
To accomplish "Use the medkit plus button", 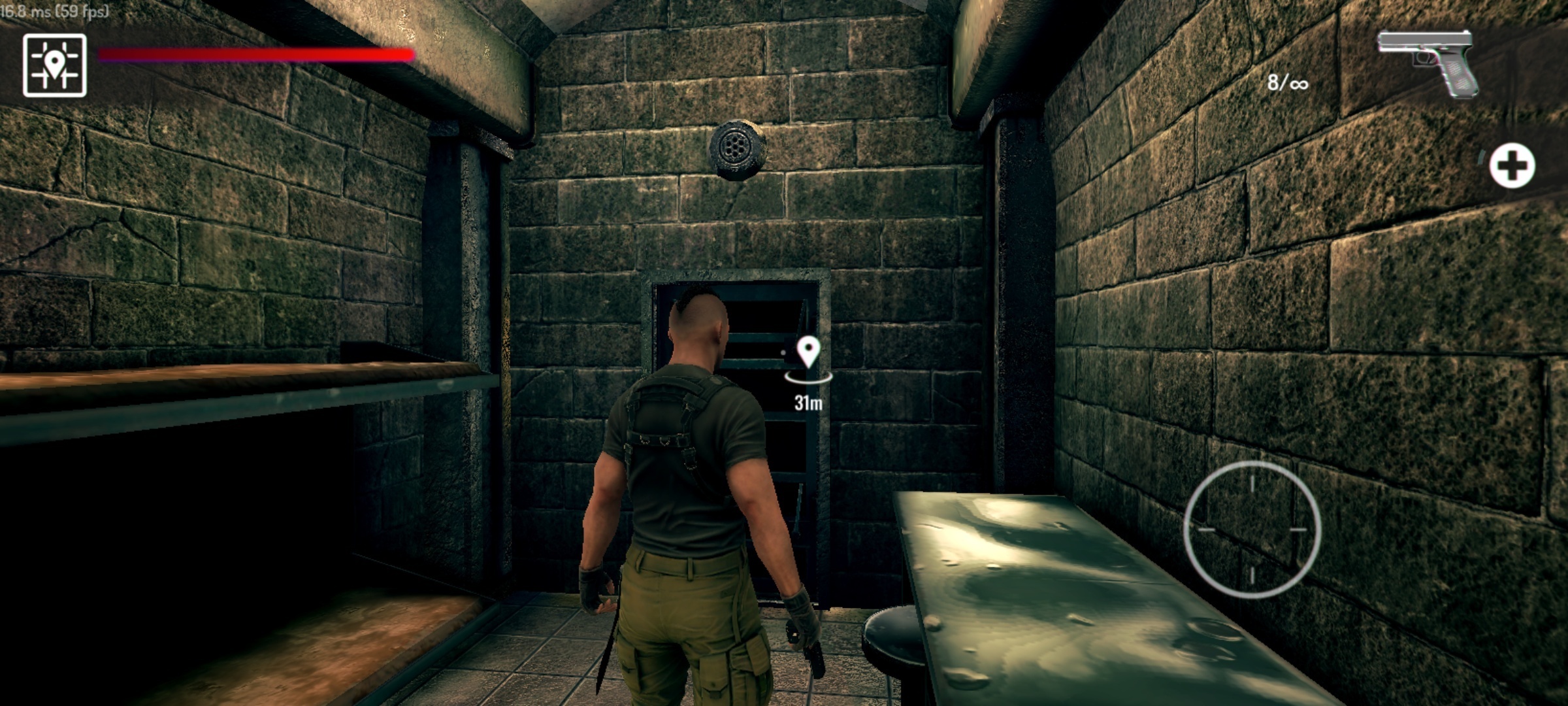I will (x=1512, y=165).
